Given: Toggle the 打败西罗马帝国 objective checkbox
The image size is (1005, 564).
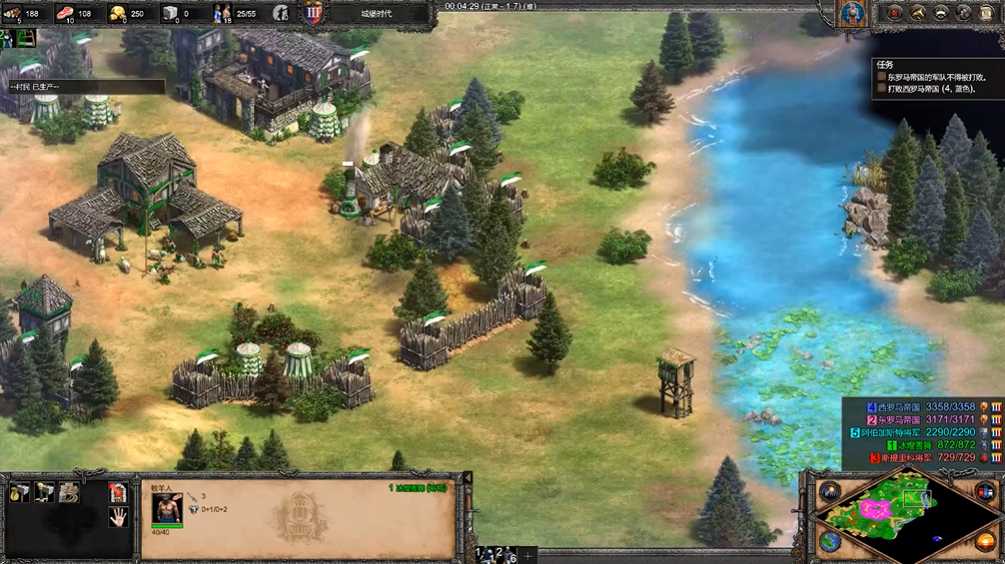Looking at the screenshot, I should click(x=881, y=89).
